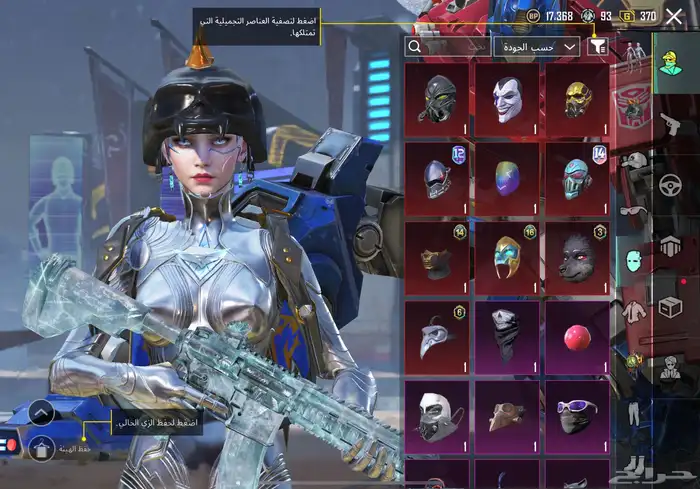Select the purple sunglasses with black mask
Viewport: 700px width, 489px height.
click(x=577, y=414)
